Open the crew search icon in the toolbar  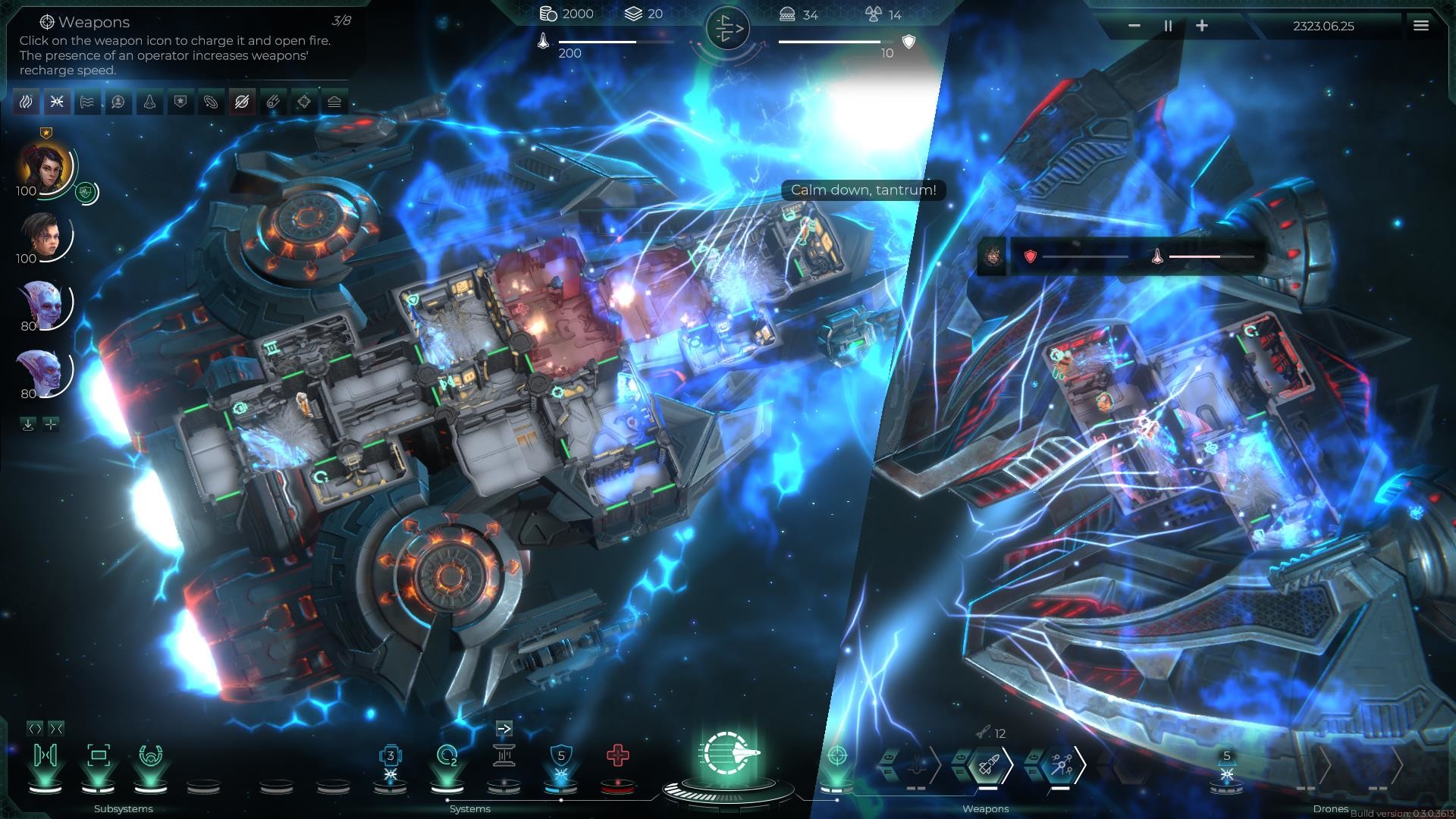pos(118,101)
